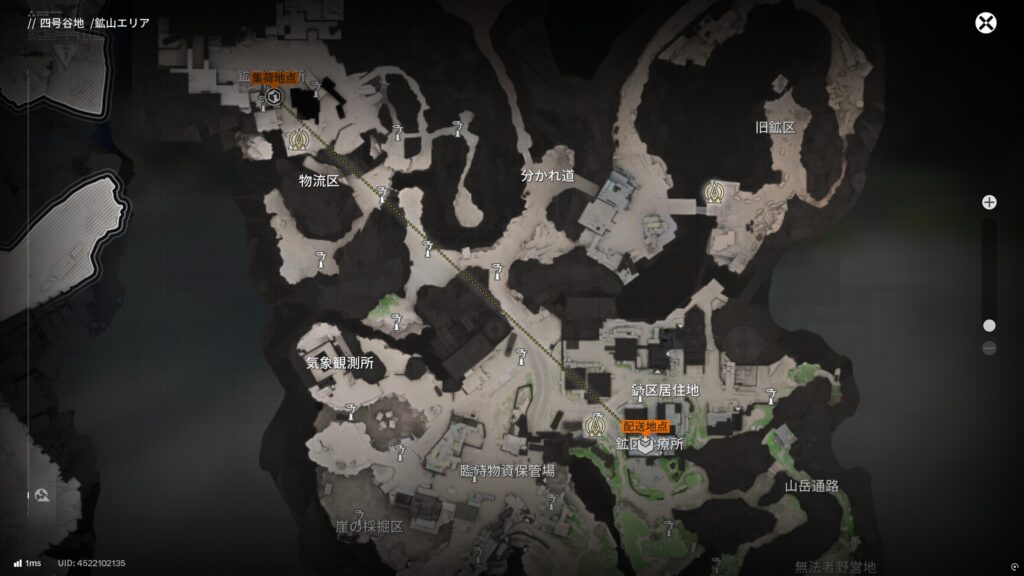Select the 集荷地点 pickup point marker

tap(273, 96)
